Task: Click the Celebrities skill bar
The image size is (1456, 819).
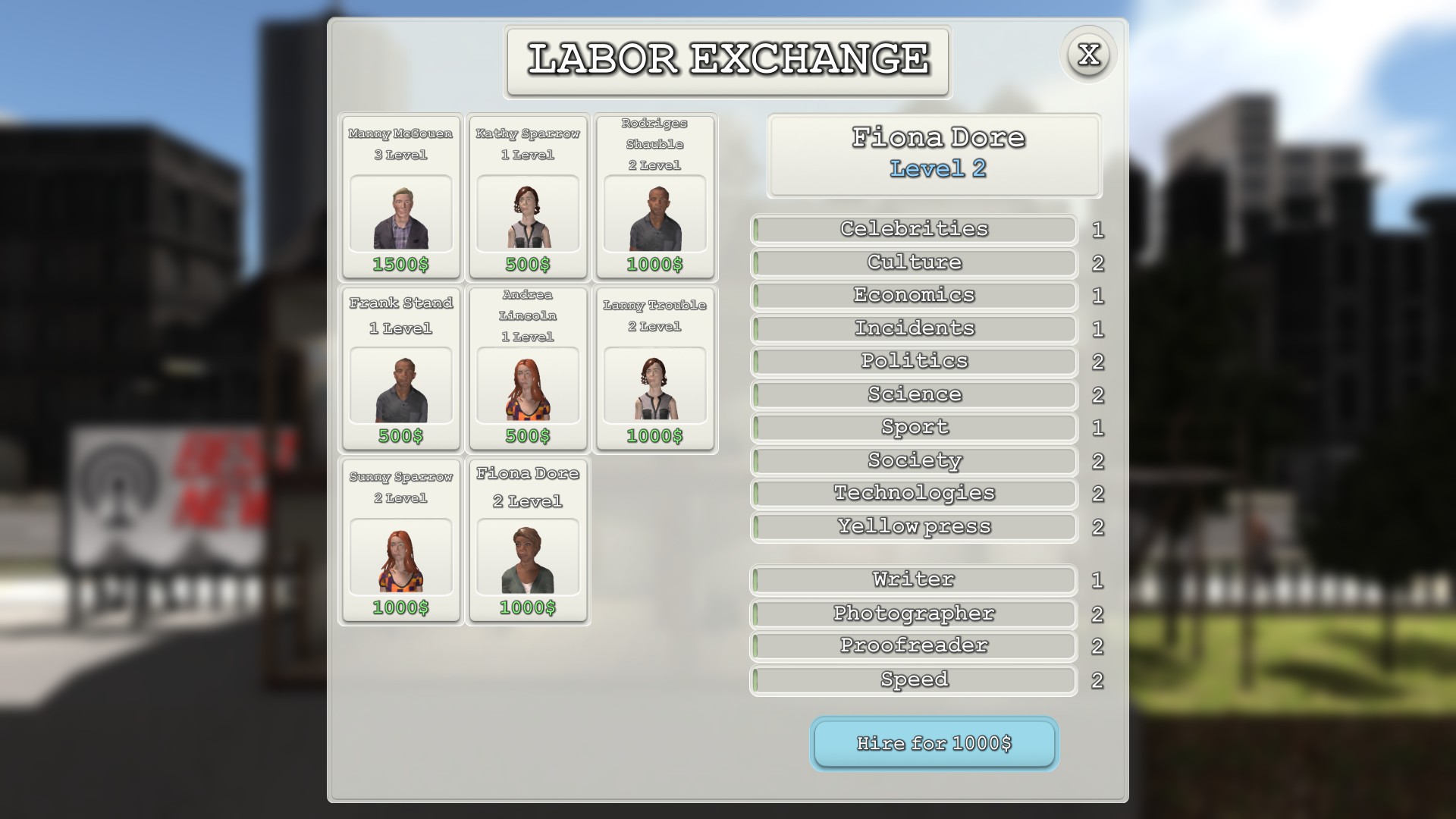Action: (913, 229)
